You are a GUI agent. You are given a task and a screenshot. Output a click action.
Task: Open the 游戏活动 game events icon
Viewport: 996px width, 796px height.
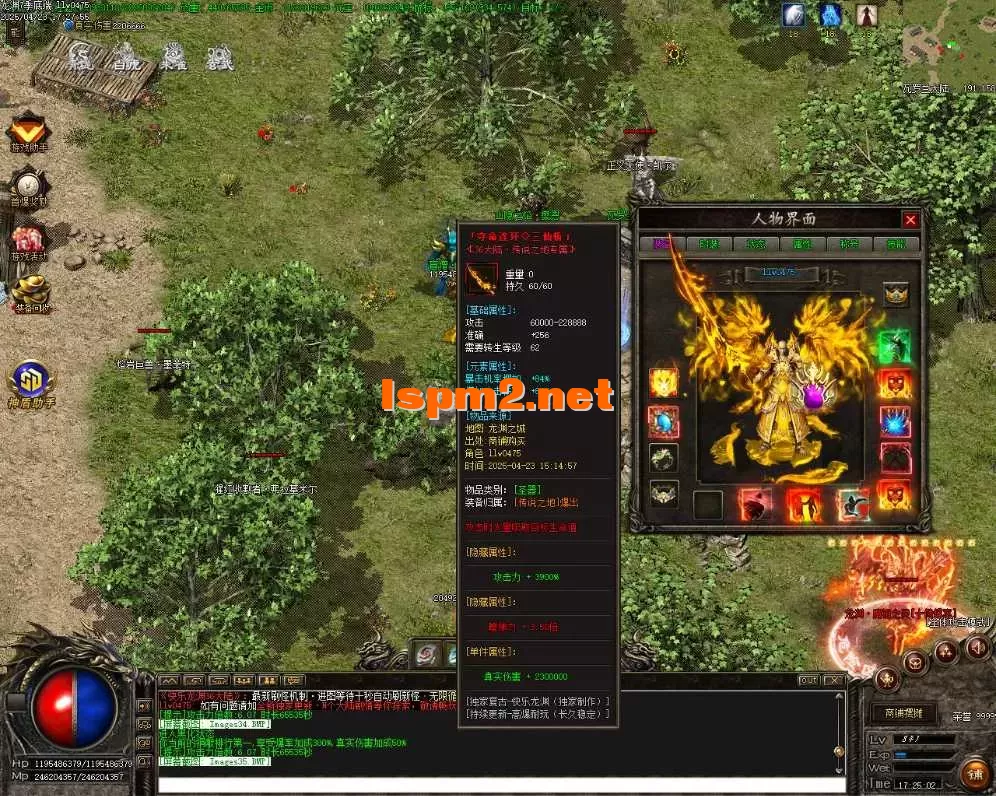(x=29, y=240)
